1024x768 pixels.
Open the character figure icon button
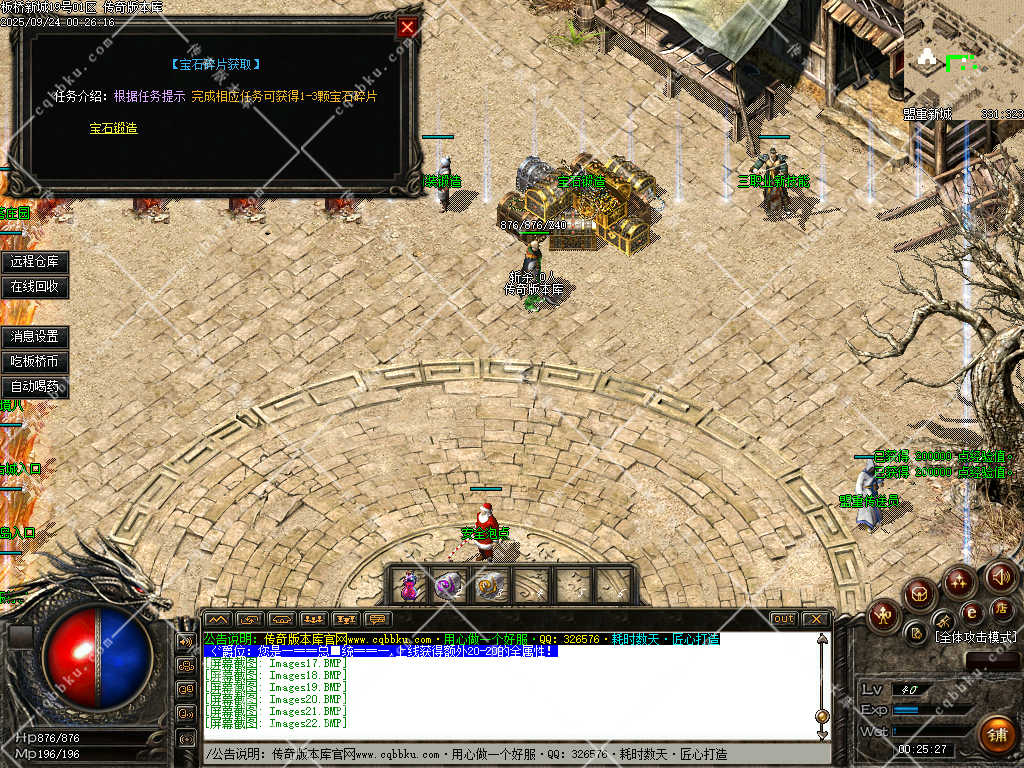(885, 614)
